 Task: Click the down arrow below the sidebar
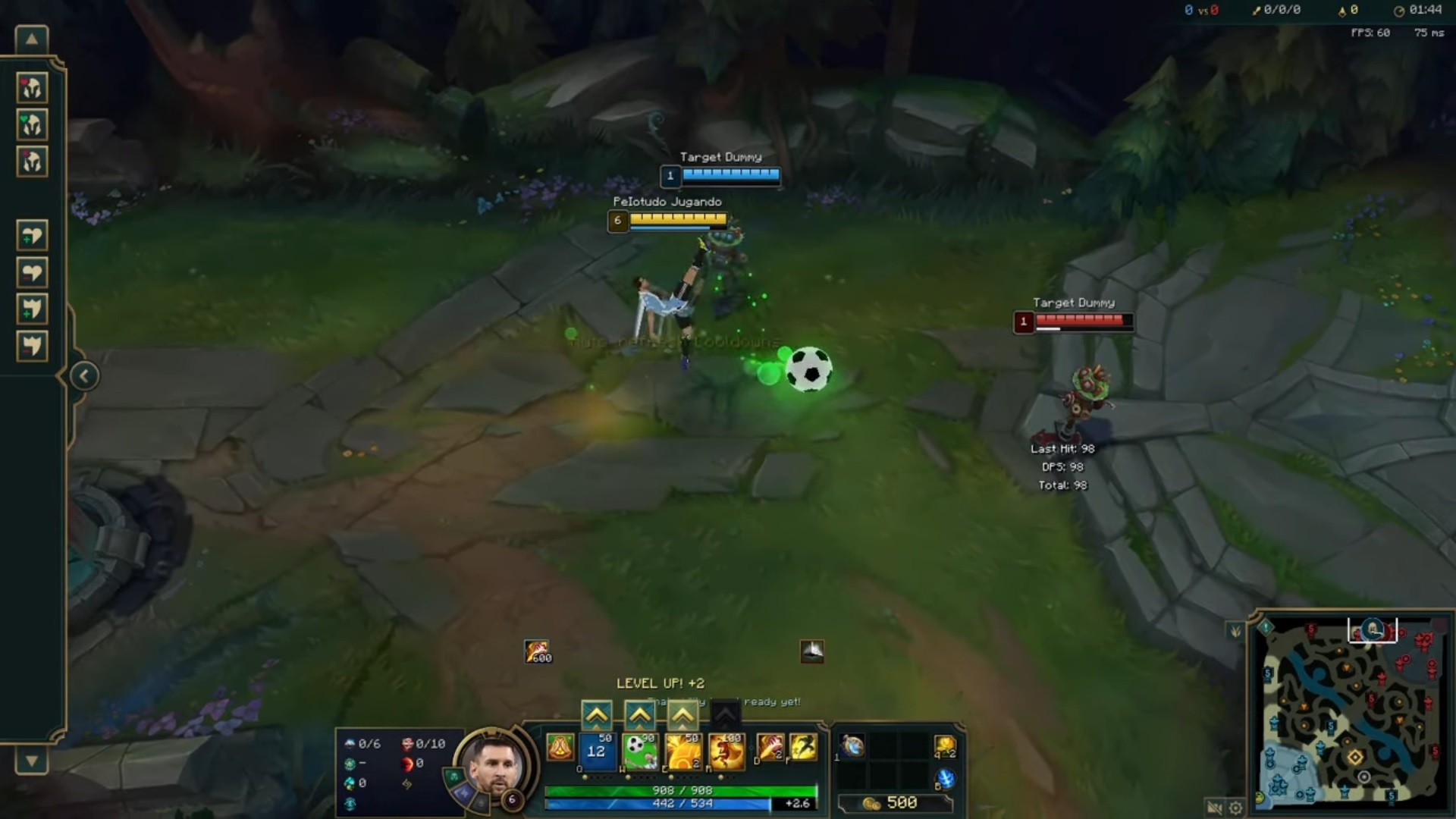coord(32,758)
